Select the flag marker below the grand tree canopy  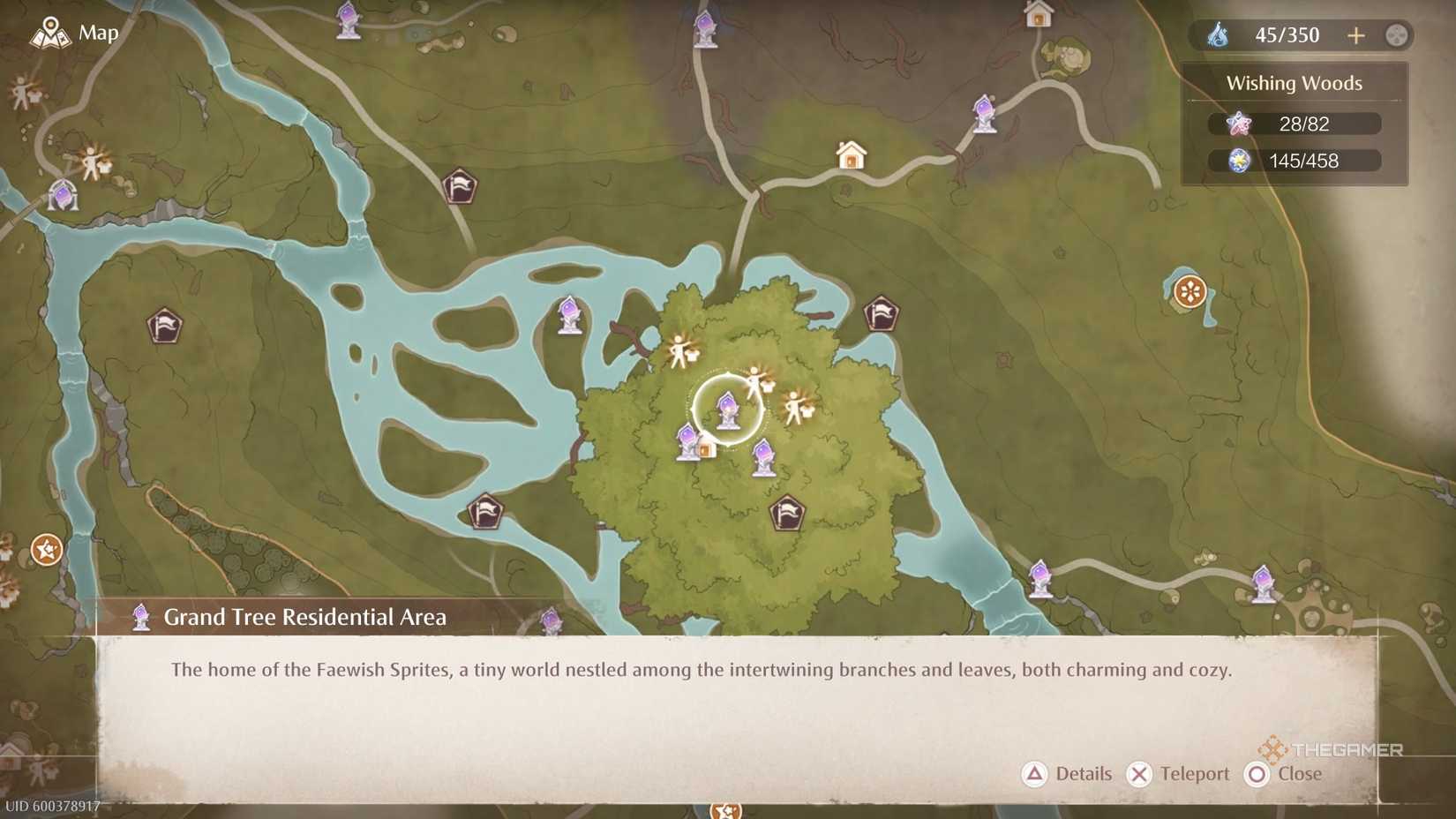[788, 512]
